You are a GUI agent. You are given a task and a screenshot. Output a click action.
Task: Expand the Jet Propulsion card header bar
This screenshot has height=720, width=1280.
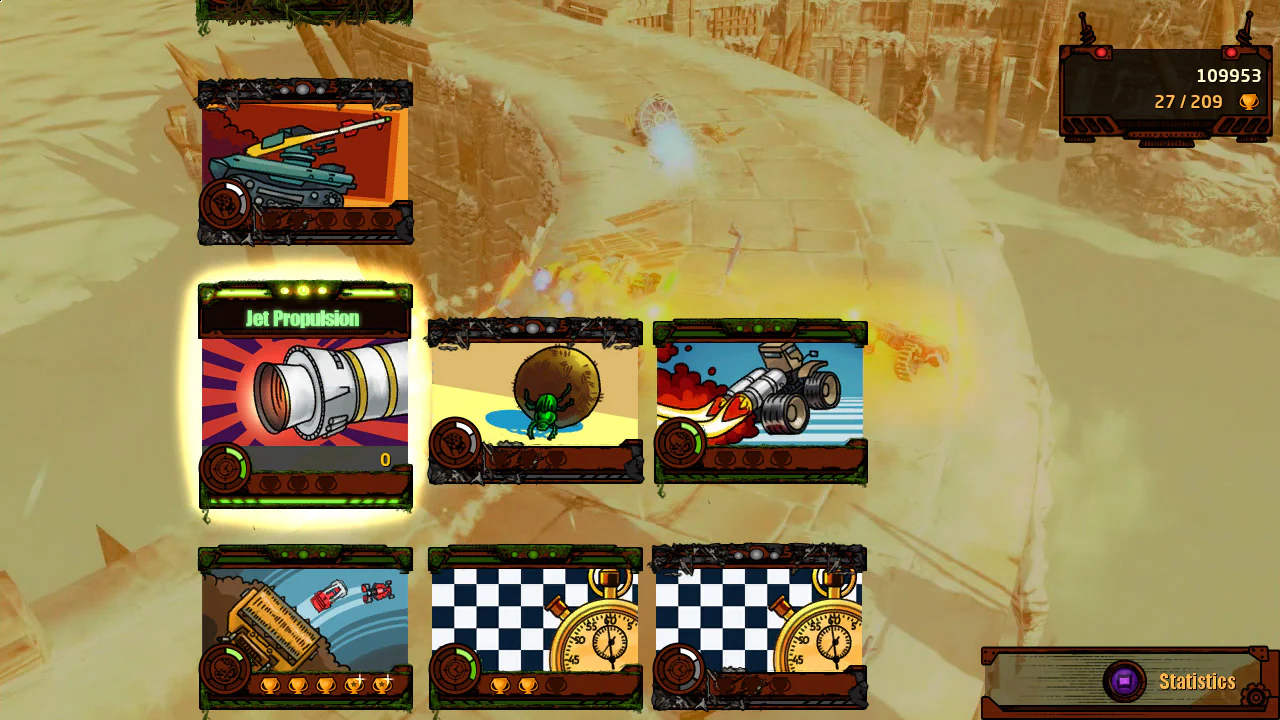305,316
